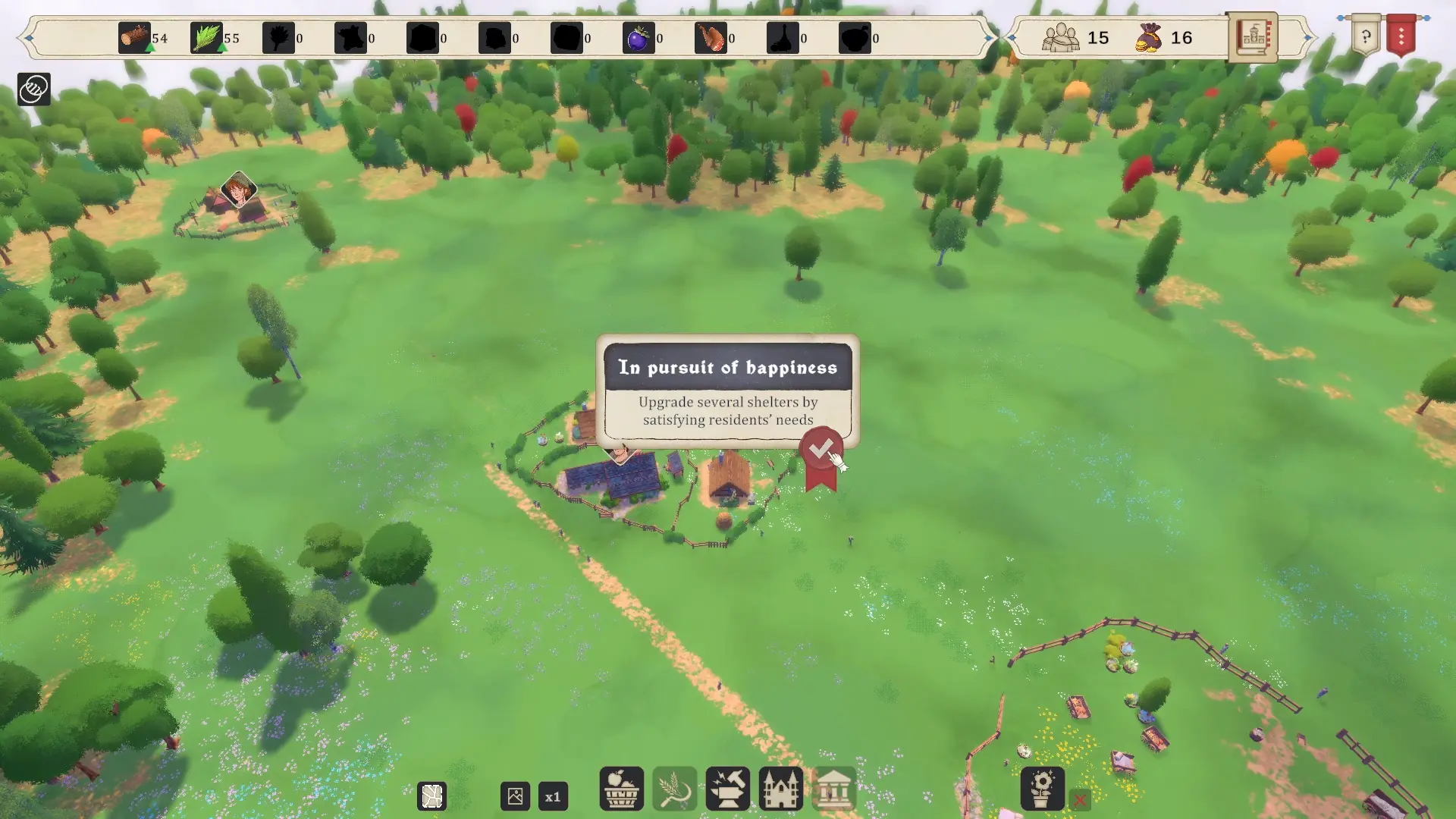
Task: Click the red-haired villager portrait marker
Action: [x=238, y=190]
